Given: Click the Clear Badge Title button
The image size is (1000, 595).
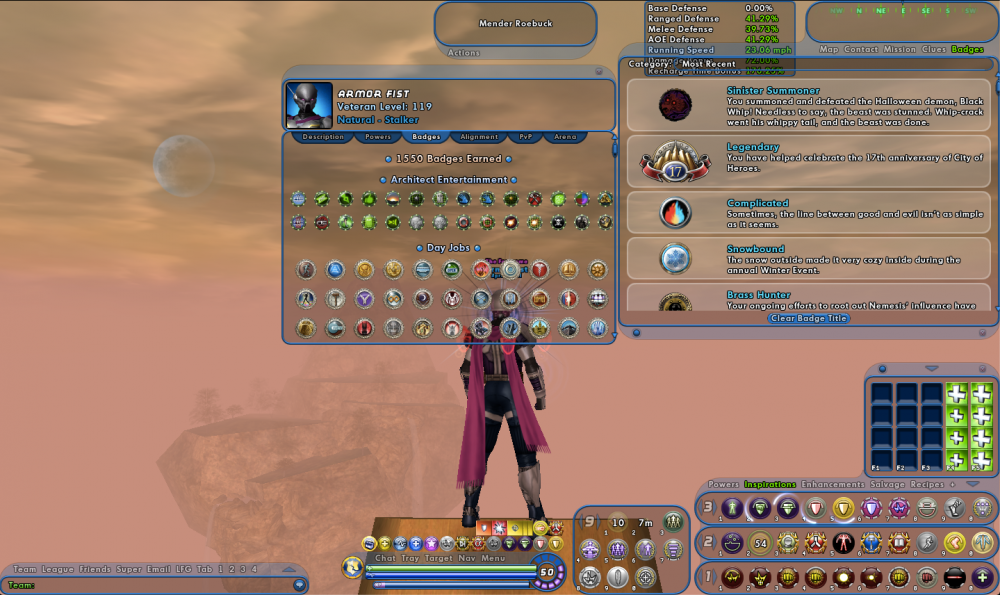Looking at the screenshot, I should pyautogui.click(x=808, y=318).
